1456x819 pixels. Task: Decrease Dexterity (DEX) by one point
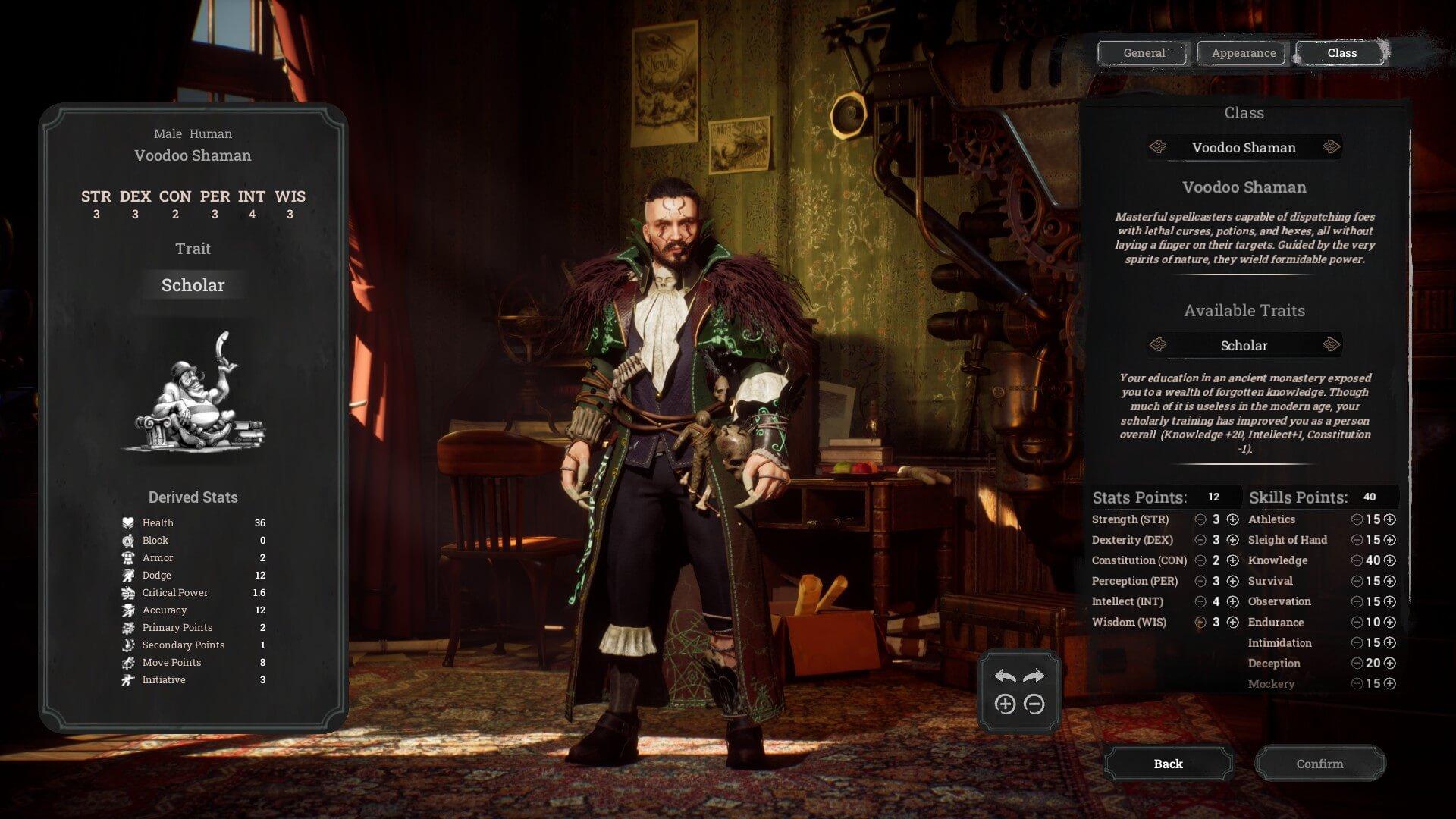click(x=1200, y=540)
